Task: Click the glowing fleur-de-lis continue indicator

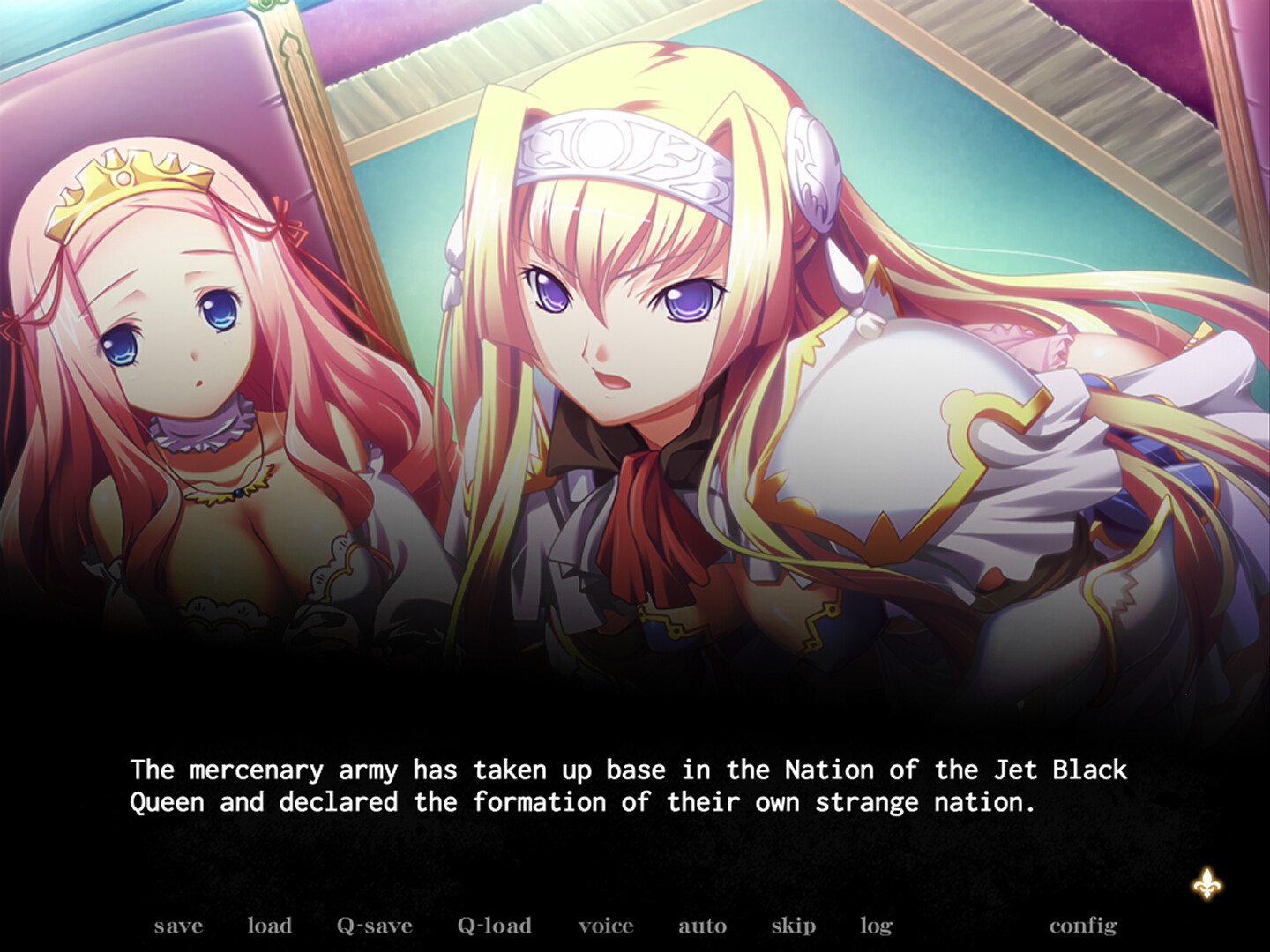Action: tap(1206, 881)
